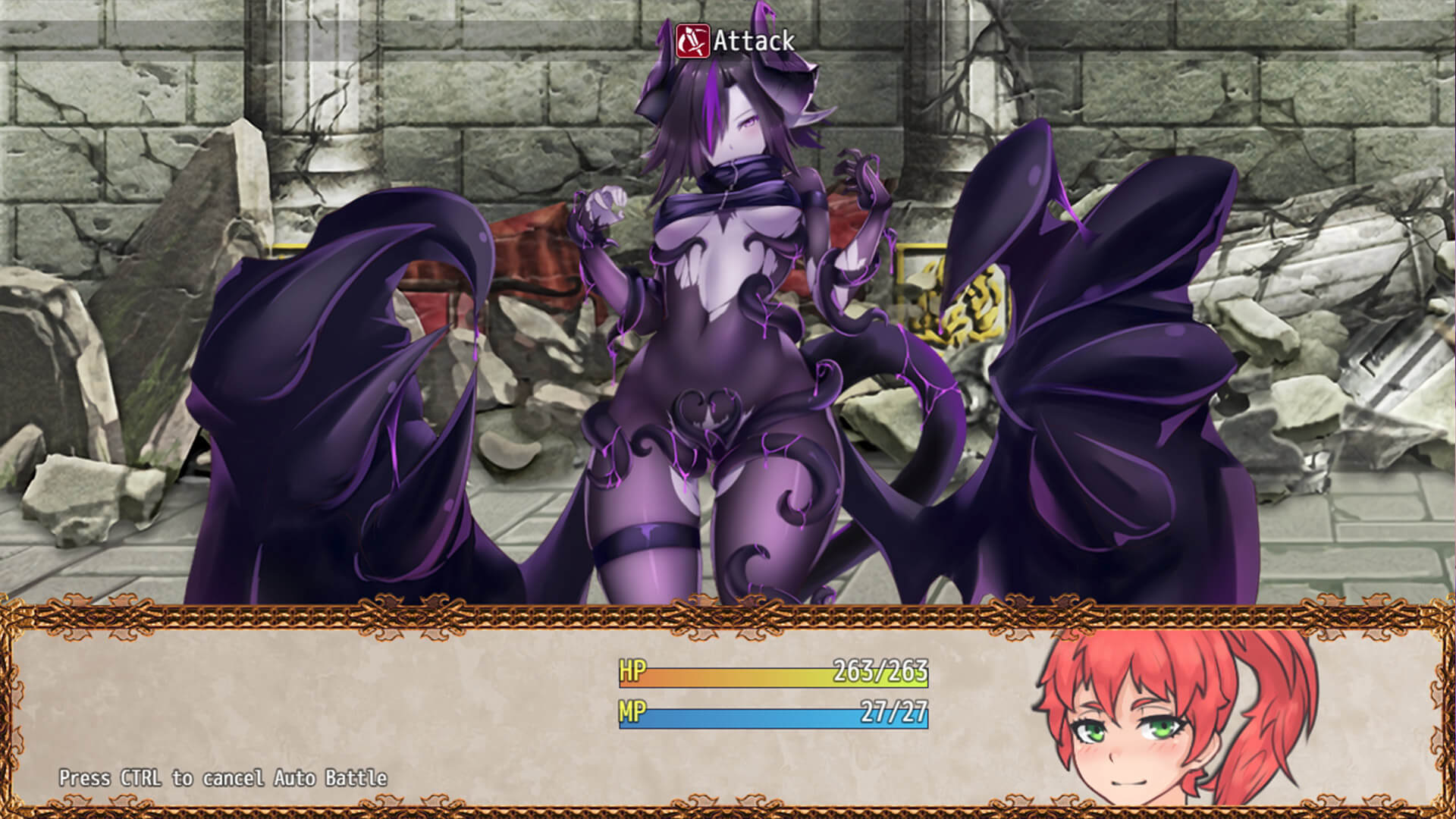The width and height of the screenshot is (1456, 819).
Task: Click the battle message window area
Action: point(303,698)
